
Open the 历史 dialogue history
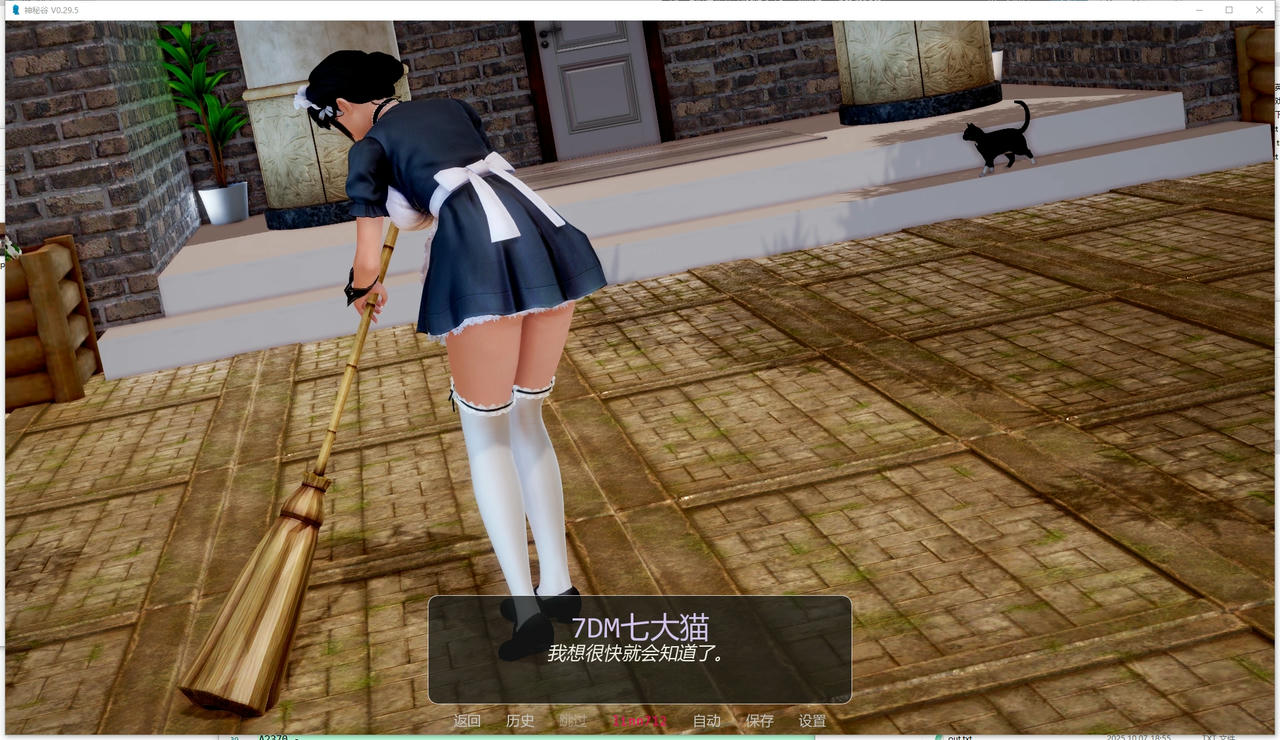(x=521, y=720)
